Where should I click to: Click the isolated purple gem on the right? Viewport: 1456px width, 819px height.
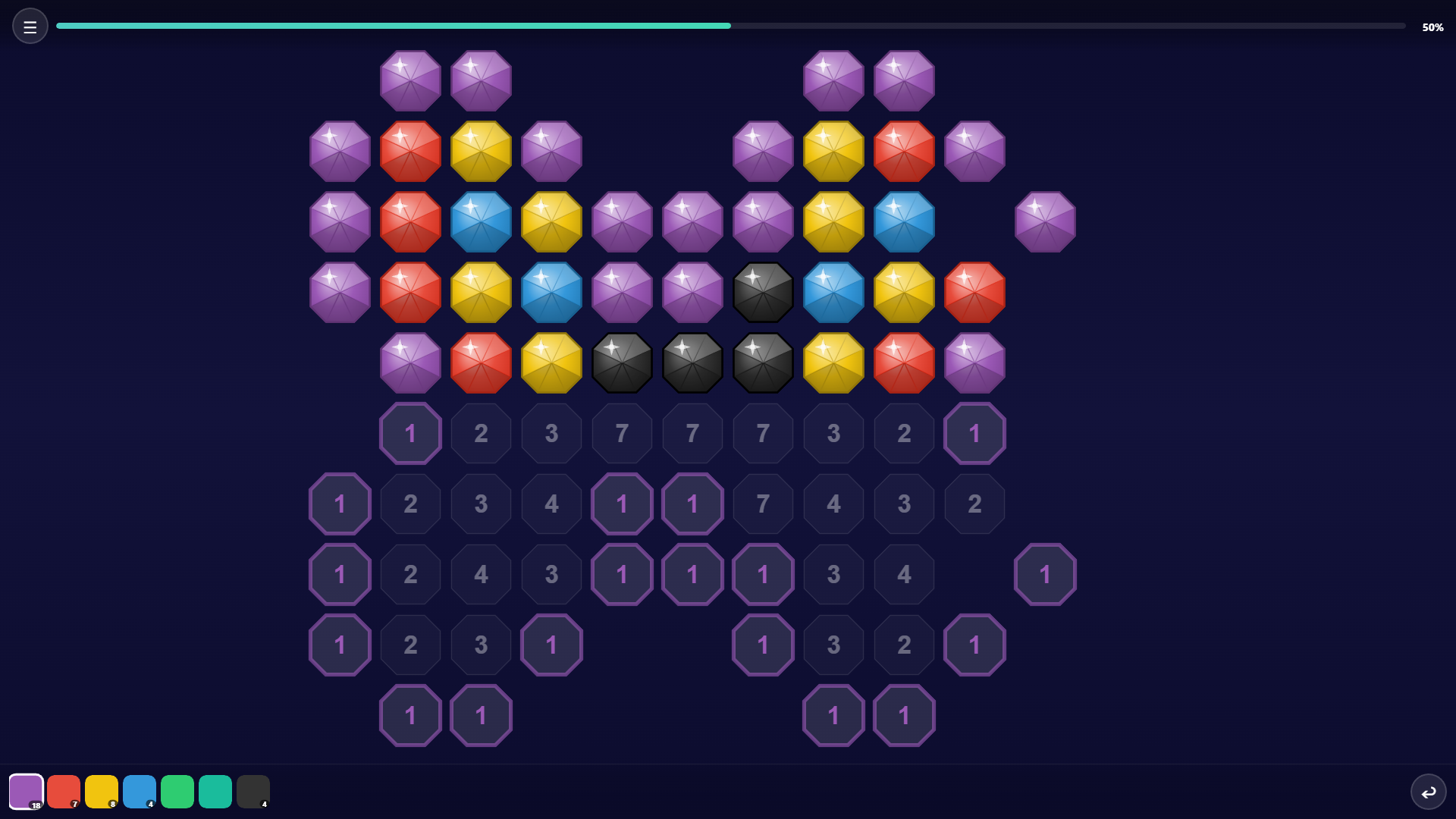(x=1045, y=221)
